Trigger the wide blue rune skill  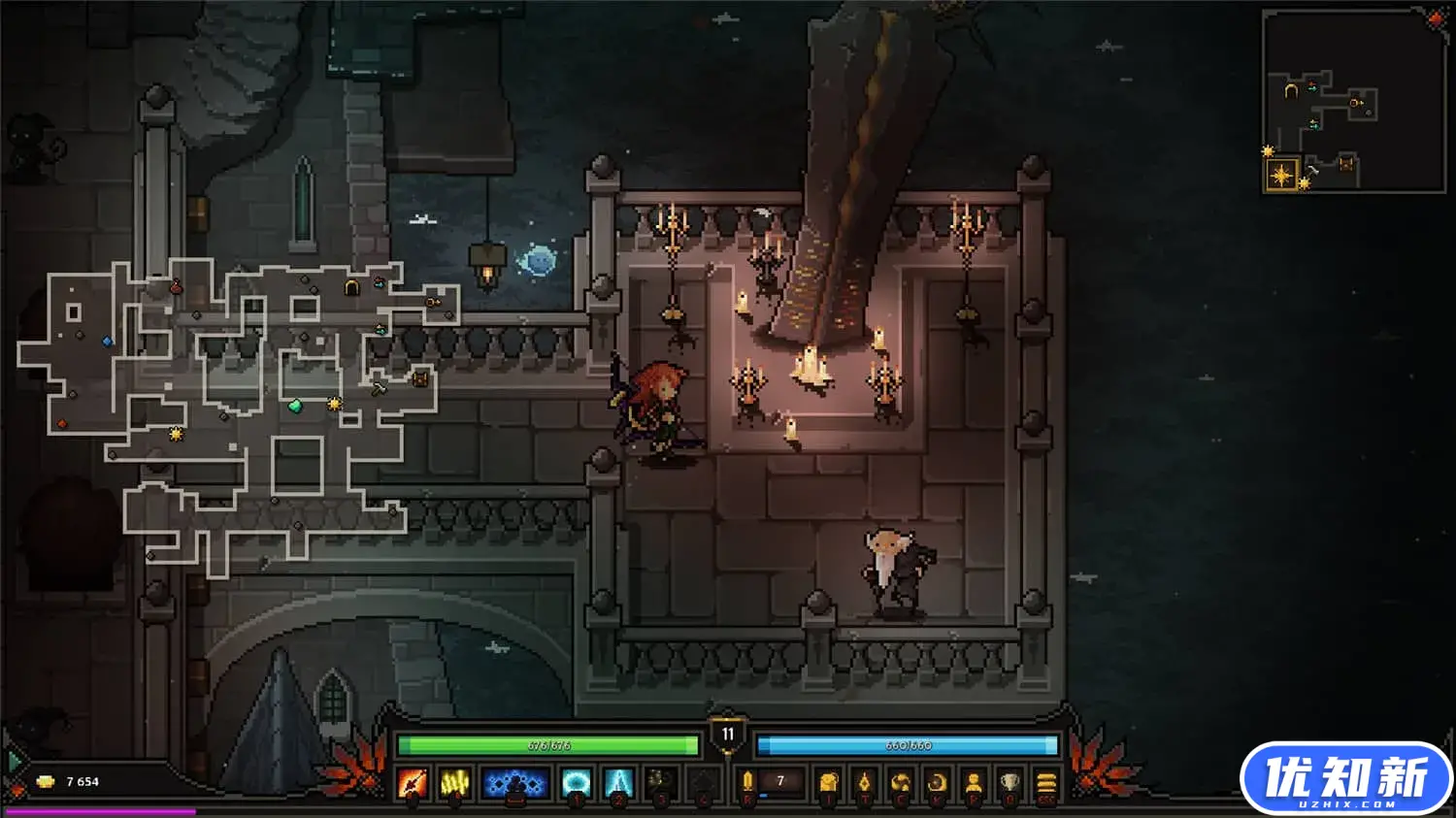click(x=514, y=782)
